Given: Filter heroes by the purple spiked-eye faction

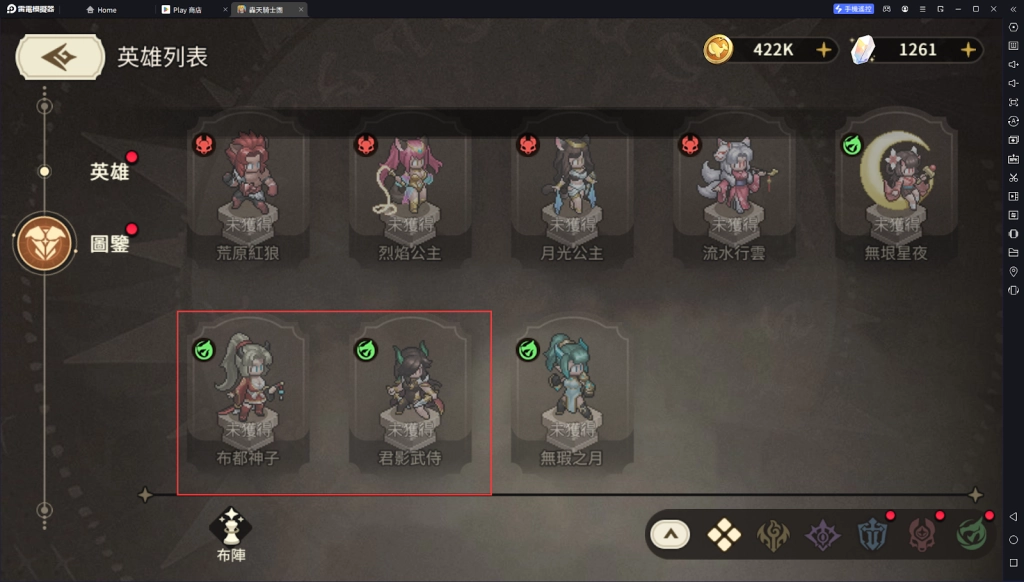Looking at the screenshot, I should 823,535.
